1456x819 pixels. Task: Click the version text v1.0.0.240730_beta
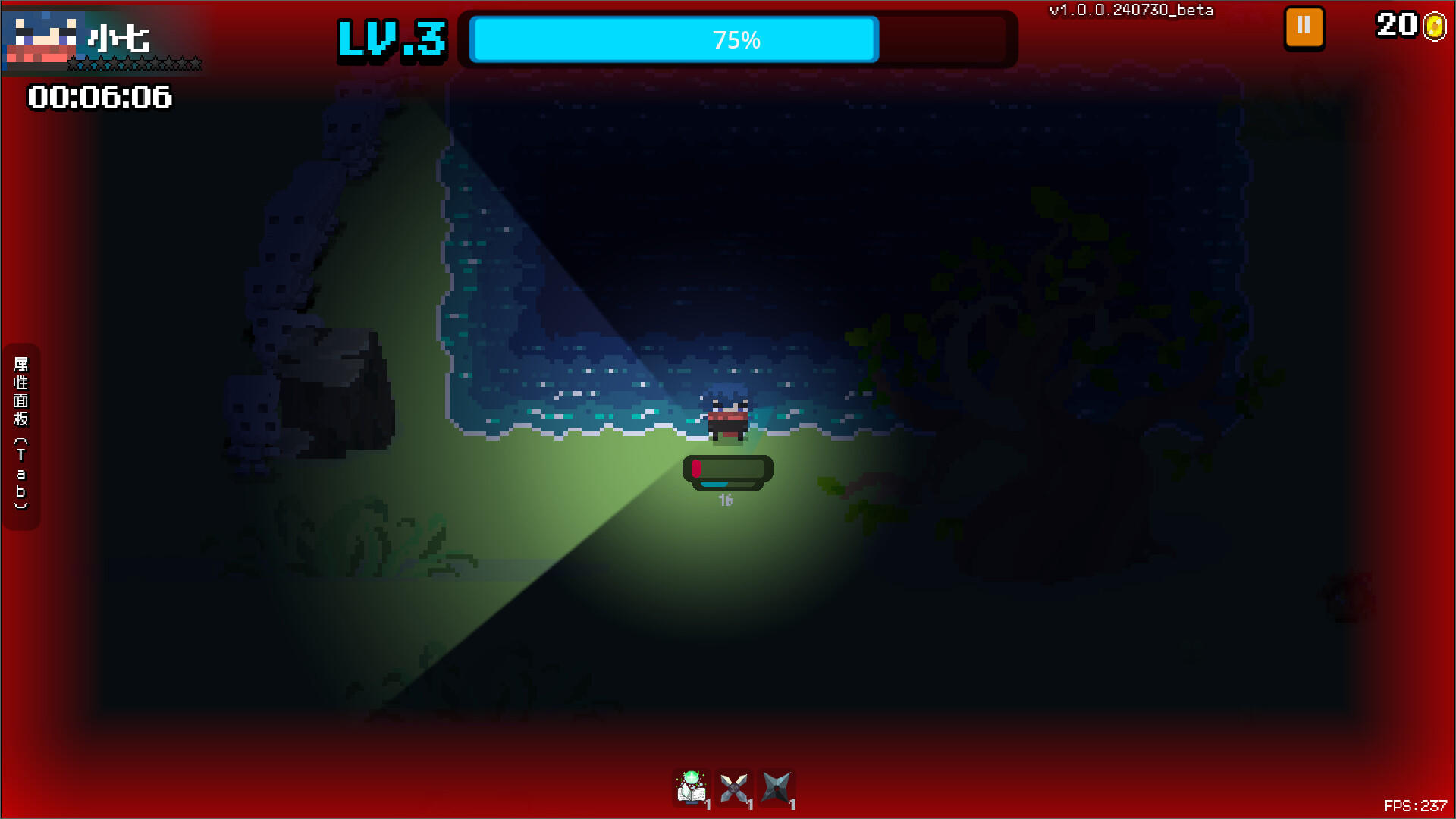coord(1131,11)
